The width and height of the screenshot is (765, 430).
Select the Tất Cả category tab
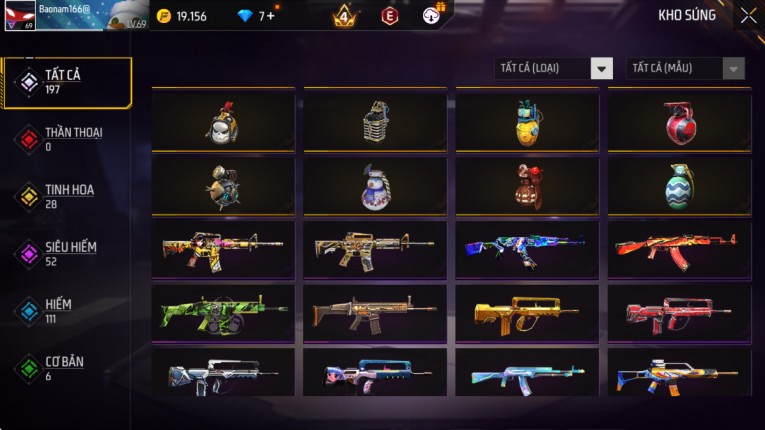67,82
